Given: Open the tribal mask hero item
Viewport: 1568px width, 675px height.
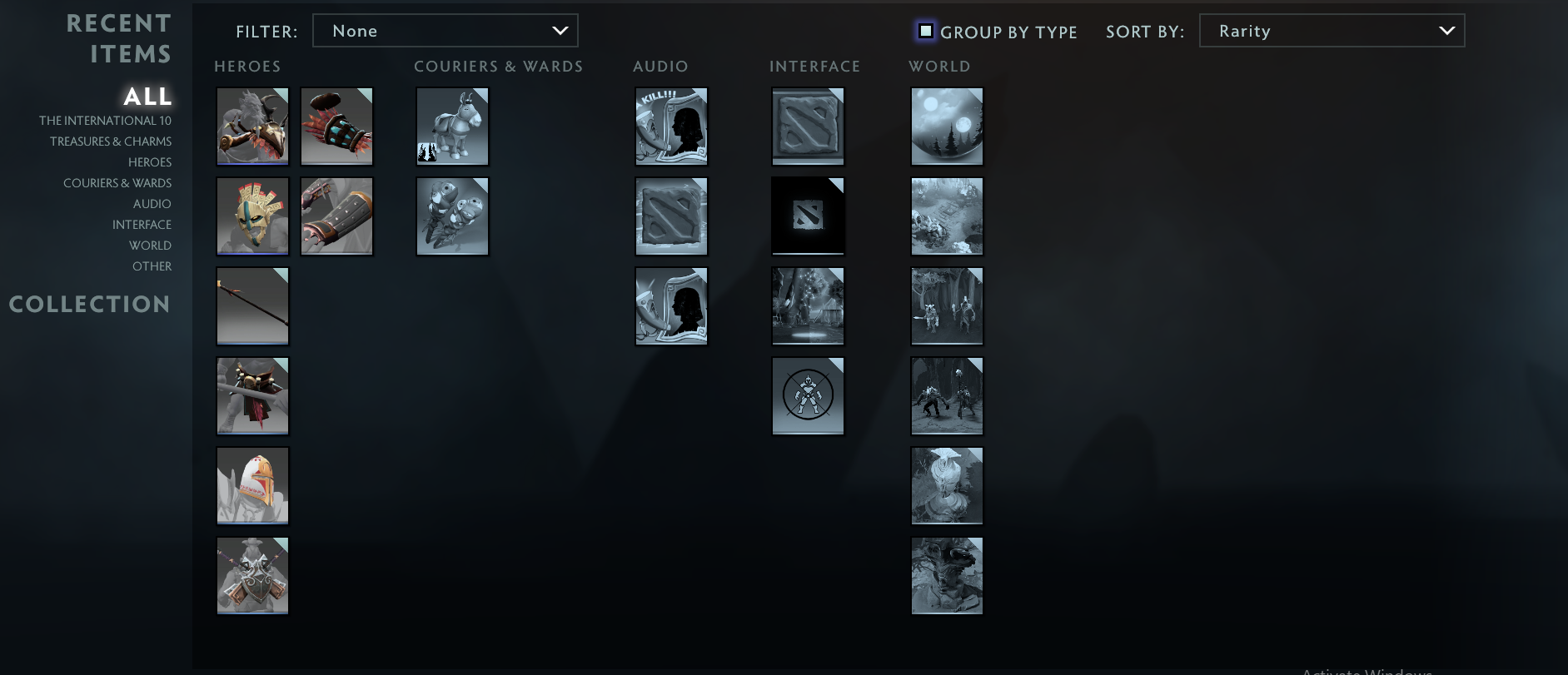Looking at the screenshot, I should tap(252, 216).
